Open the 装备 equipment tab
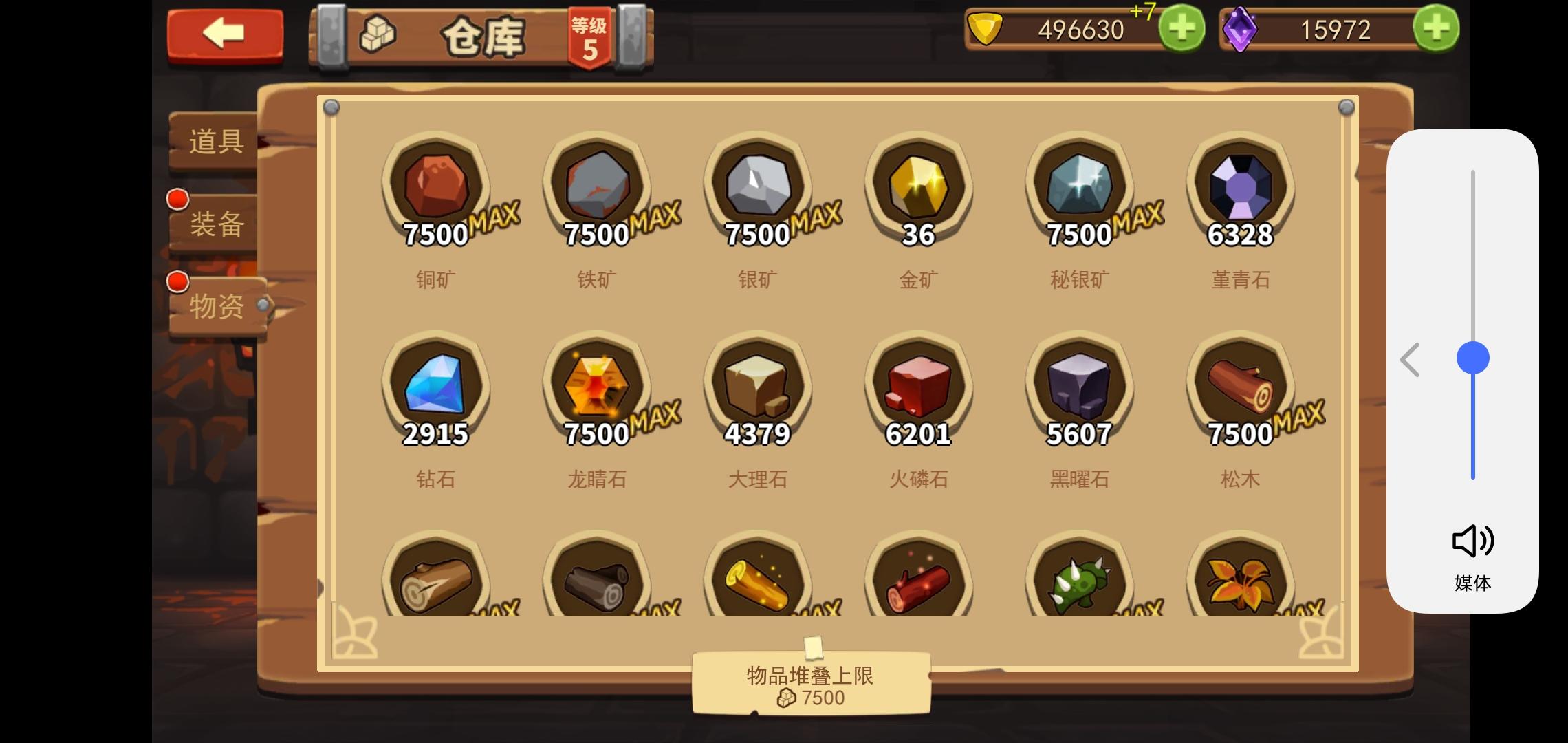 point(214,224)
